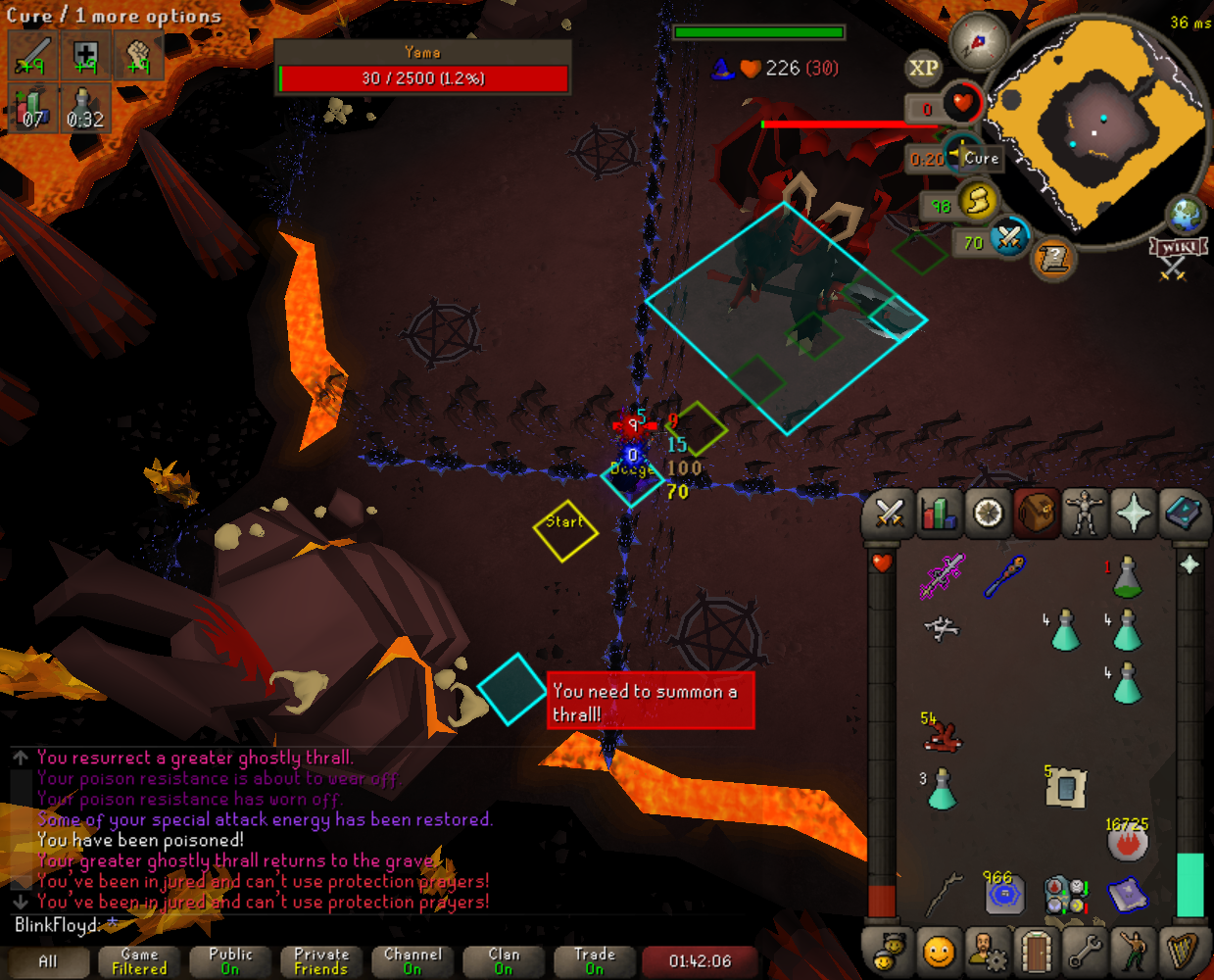Open the Combat Options tab
Image resolution: width=1214 pixels, height=980 pixels.
click(890, 514)
